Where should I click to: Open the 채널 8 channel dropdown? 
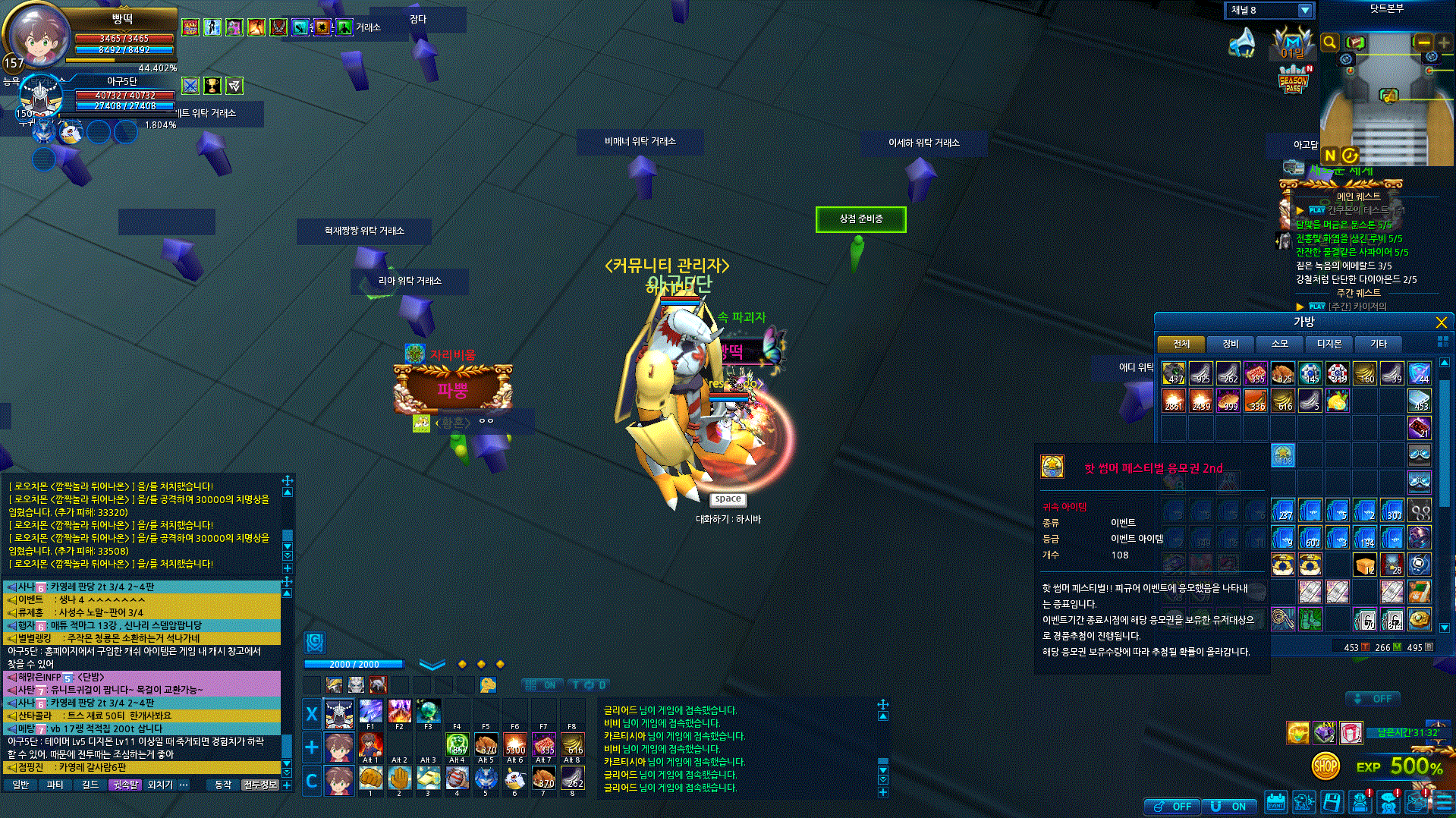point(1304,11)
